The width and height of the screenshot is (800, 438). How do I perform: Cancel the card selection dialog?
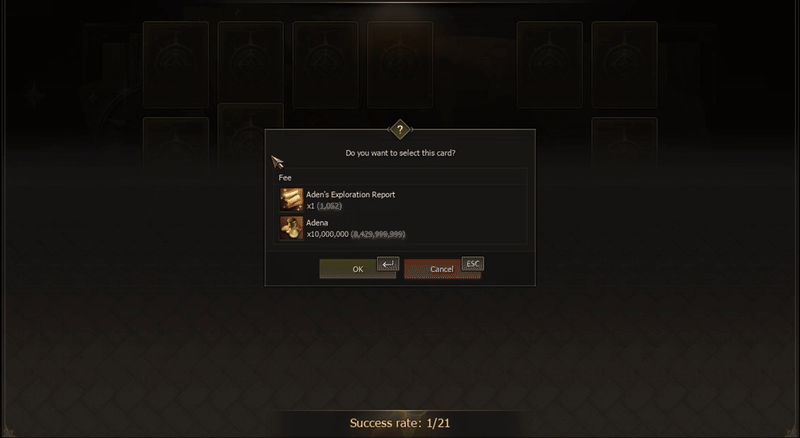click(441, 269)
